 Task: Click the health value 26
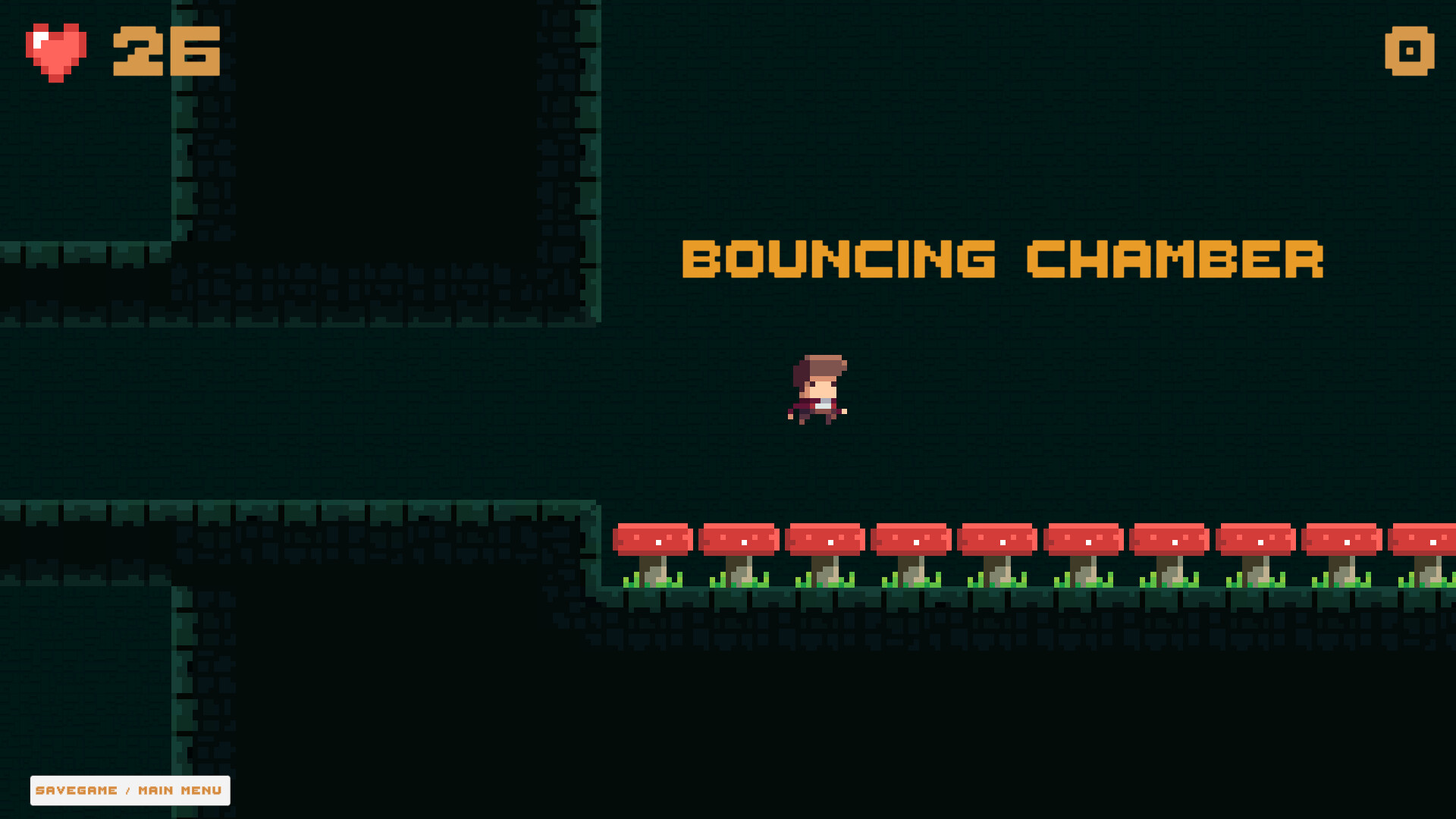pos(165,52)
